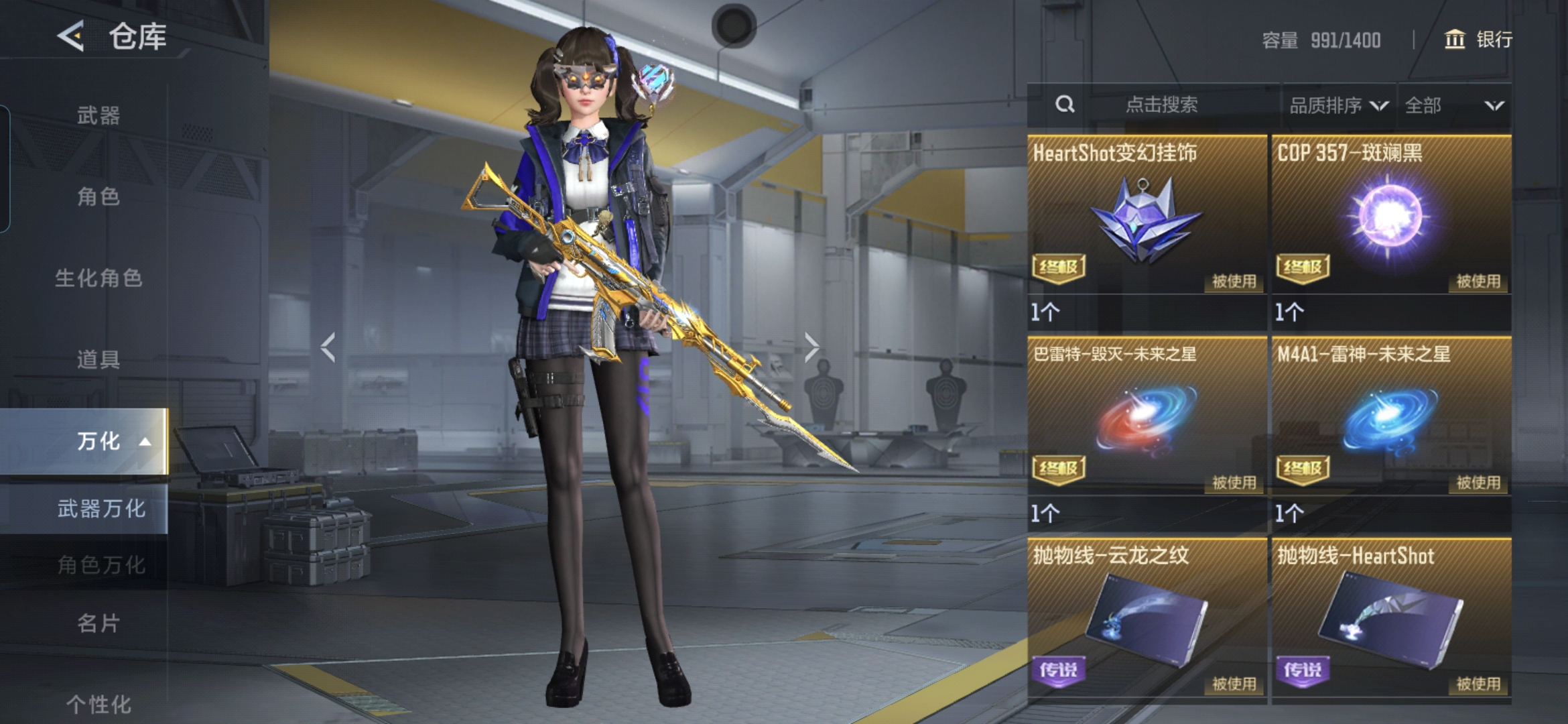The width and height of the screenshot is (1568, 724).
Task: Switch to the 武器 category
Action: coord(99,115)
